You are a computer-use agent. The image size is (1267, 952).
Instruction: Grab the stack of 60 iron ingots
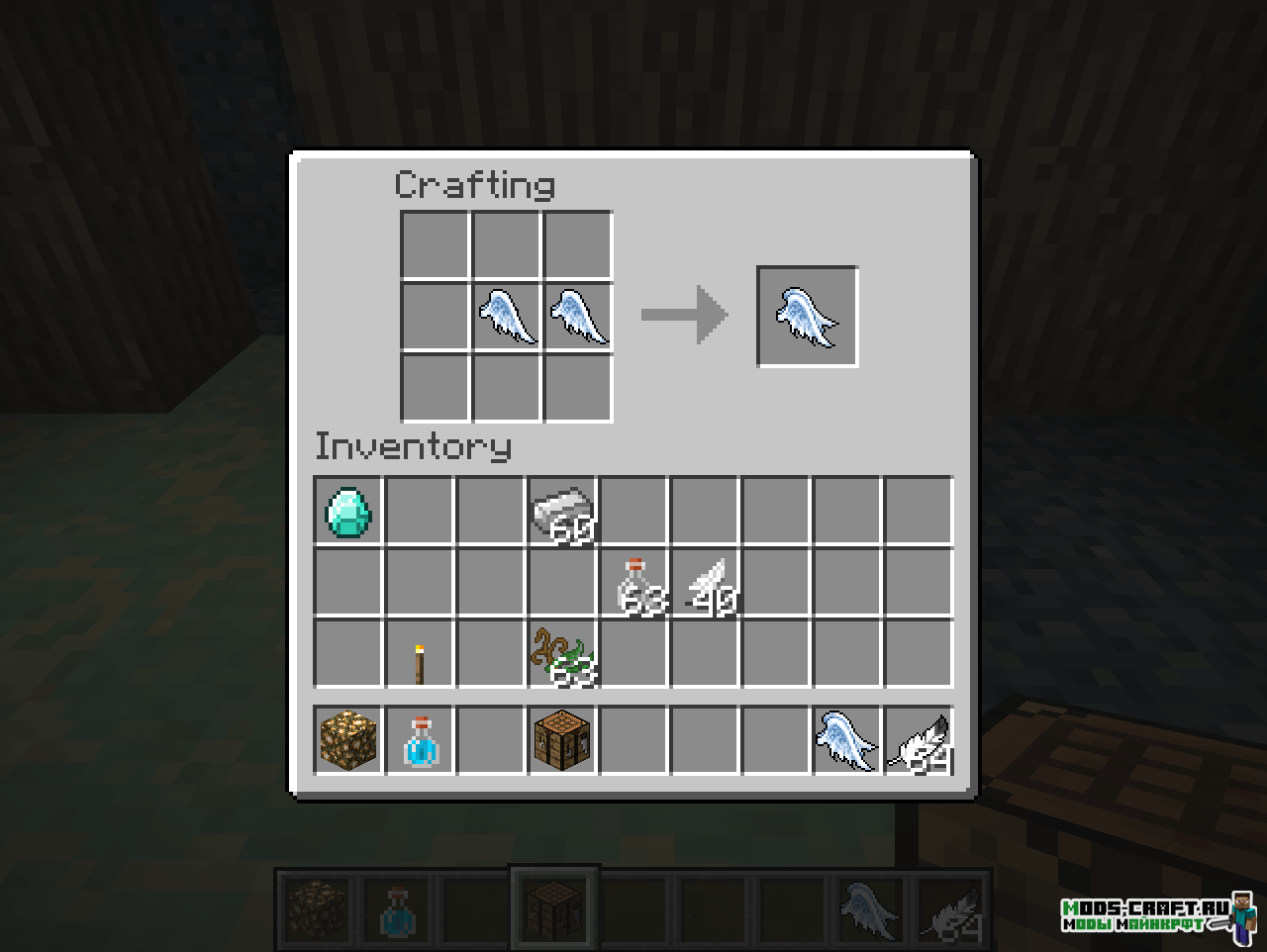pyautogui.click(x=562, y=511)
